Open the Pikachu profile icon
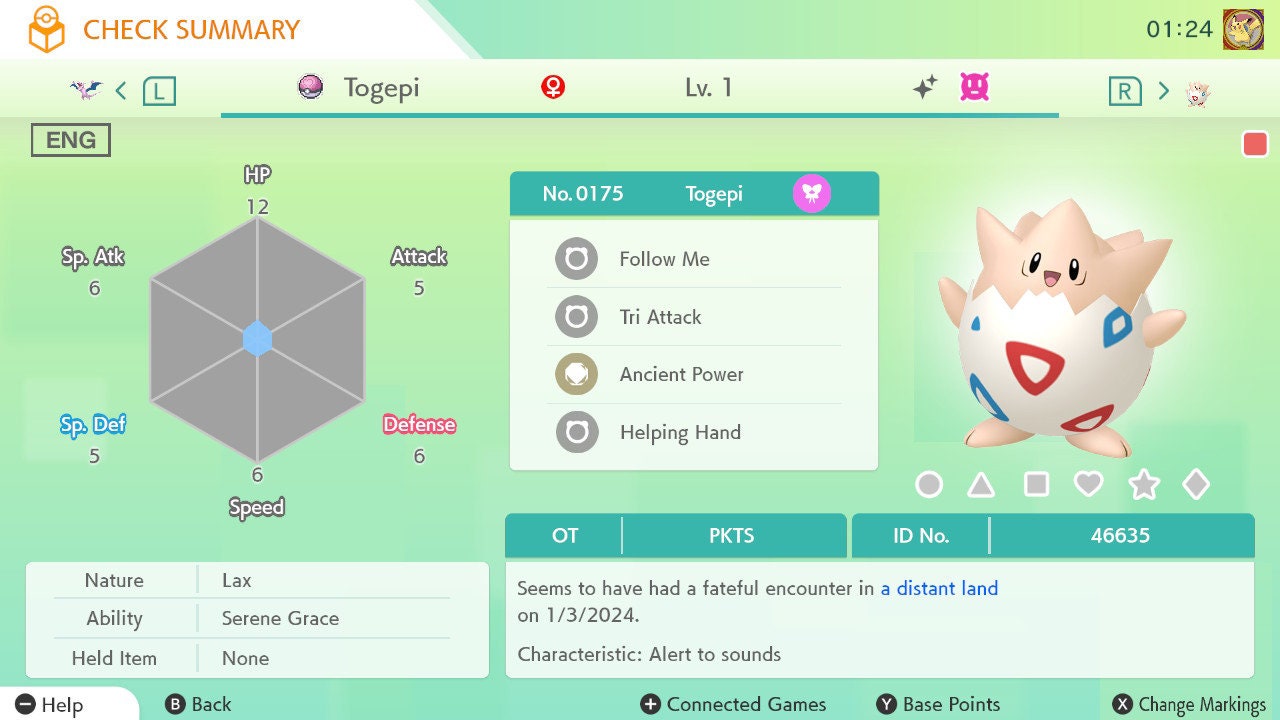The height and width of the screenshot is (720, 1280). (1243, 29)
